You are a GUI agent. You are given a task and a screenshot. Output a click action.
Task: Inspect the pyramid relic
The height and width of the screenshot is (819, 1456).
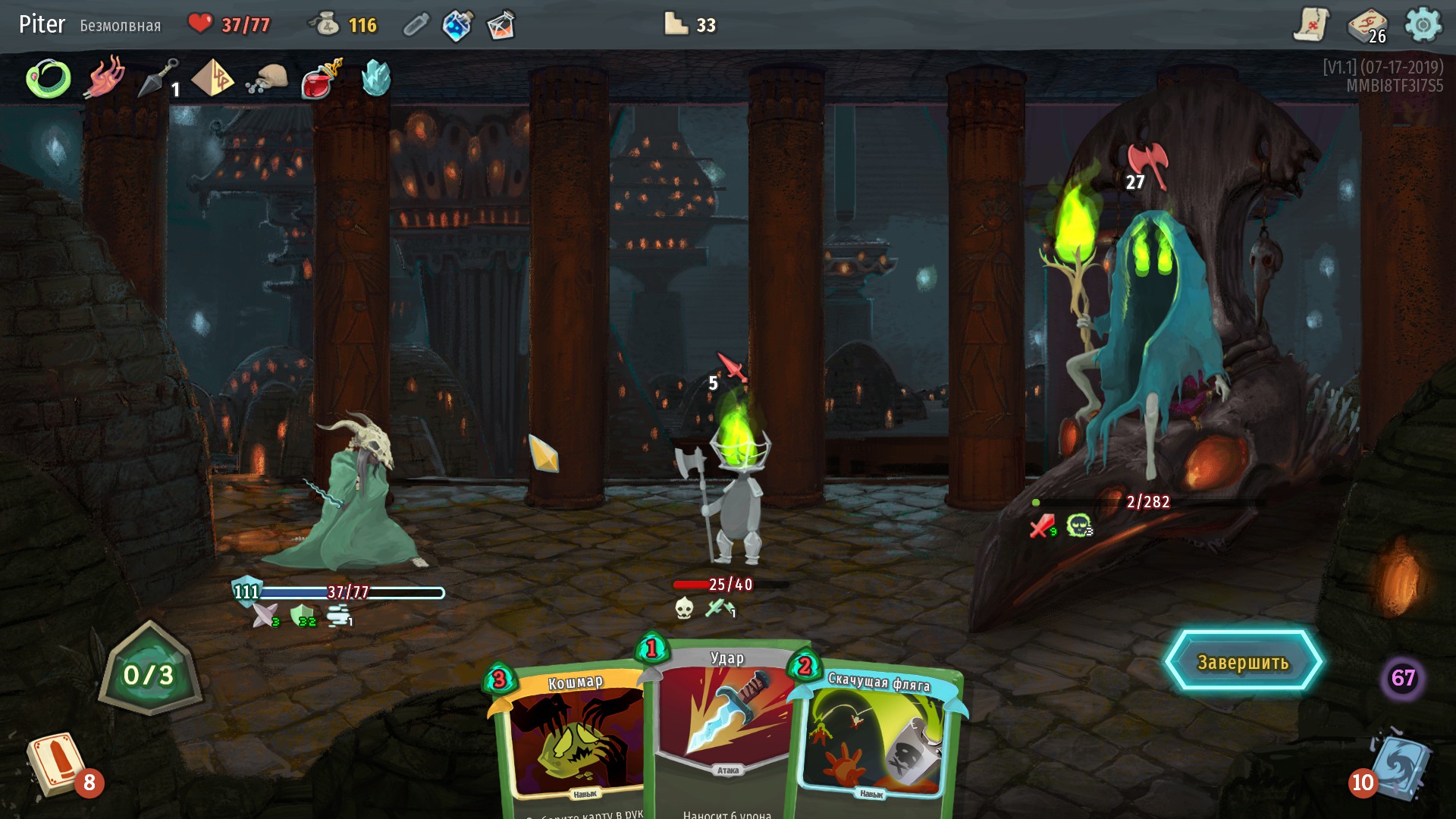[213, 78]
